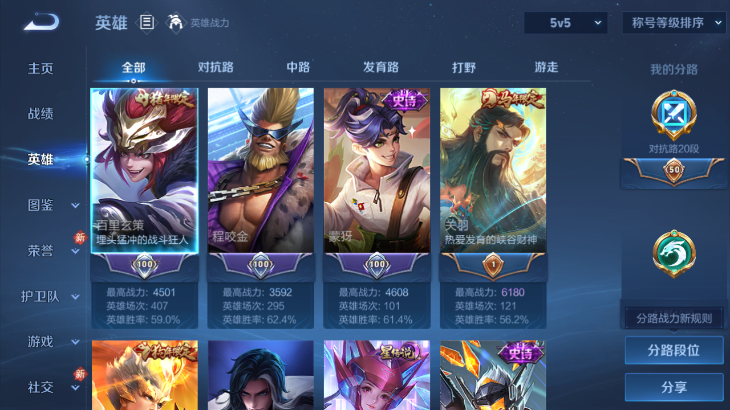Open the 5v5 mode dropdown
Viewport: 730px width, 410px height.
(x=566, y=22)
